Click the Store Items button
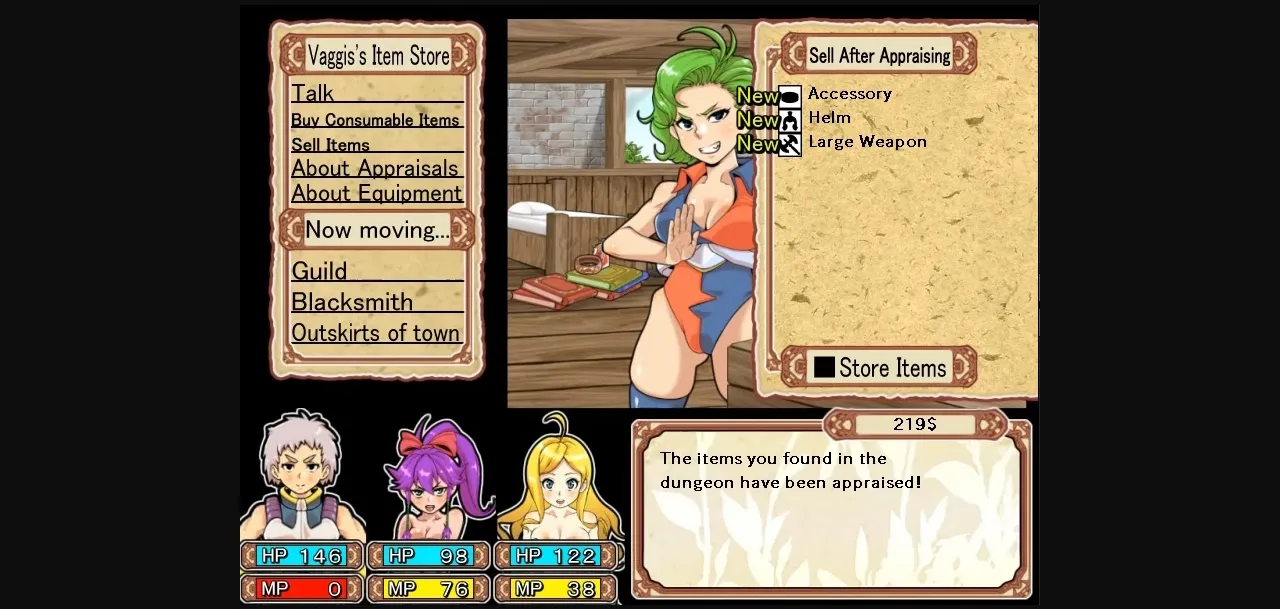1280x609 pixels. coord(879,368)
